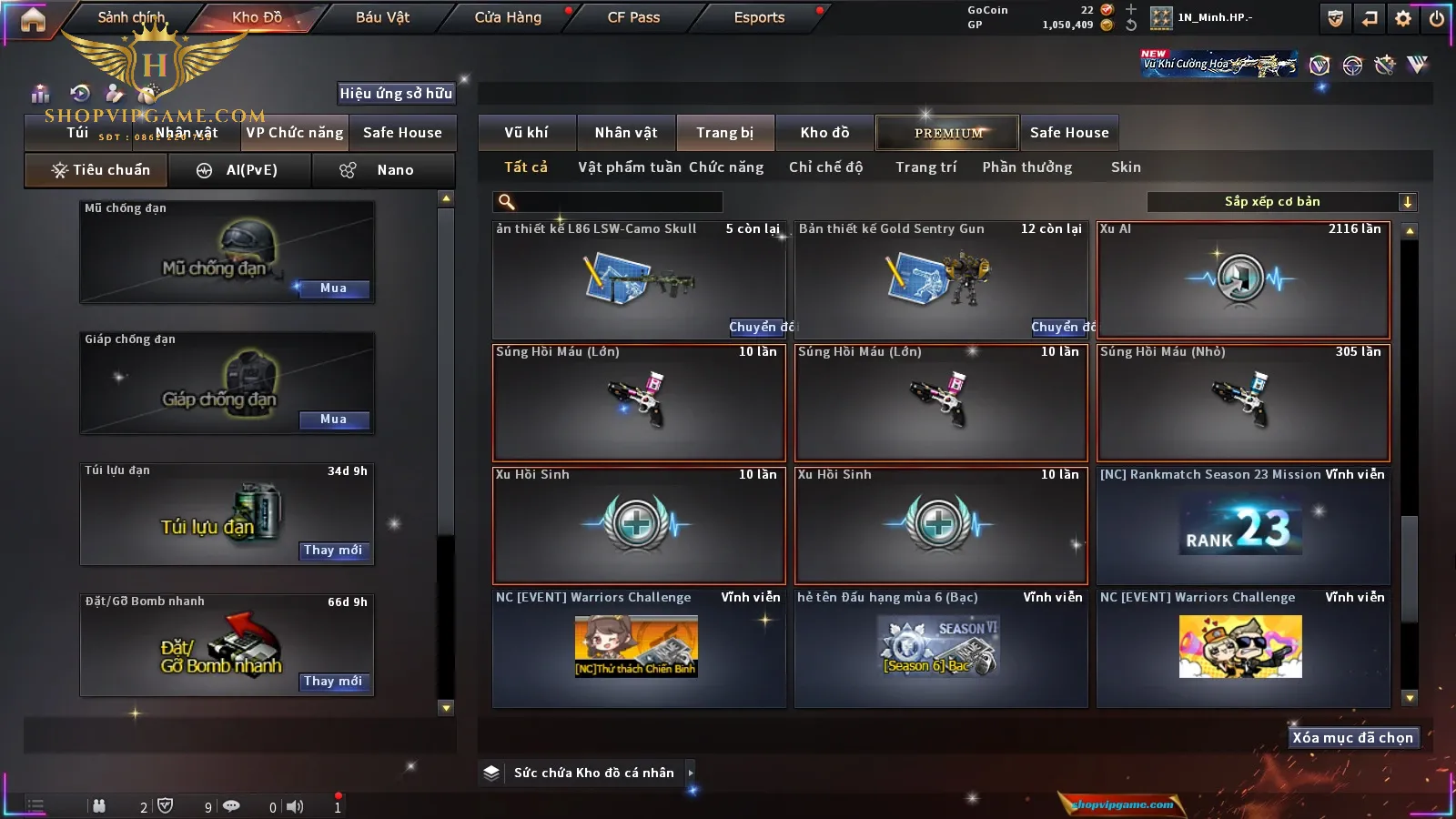
Task: Click the power exit button
Action: tap(1436, 18)
